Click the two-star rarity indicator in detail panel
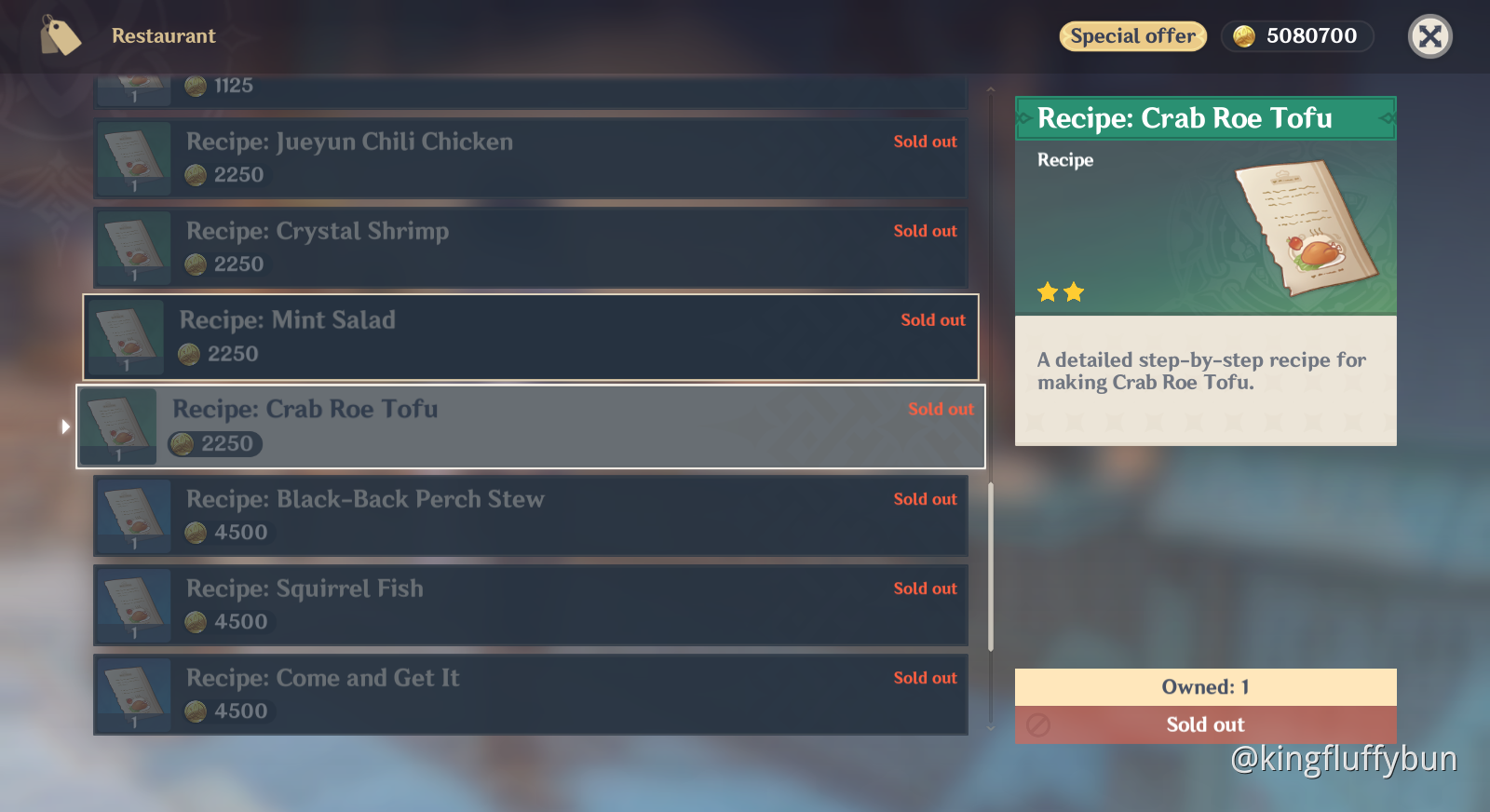1490x812 pixels. tap(1061, 291)
